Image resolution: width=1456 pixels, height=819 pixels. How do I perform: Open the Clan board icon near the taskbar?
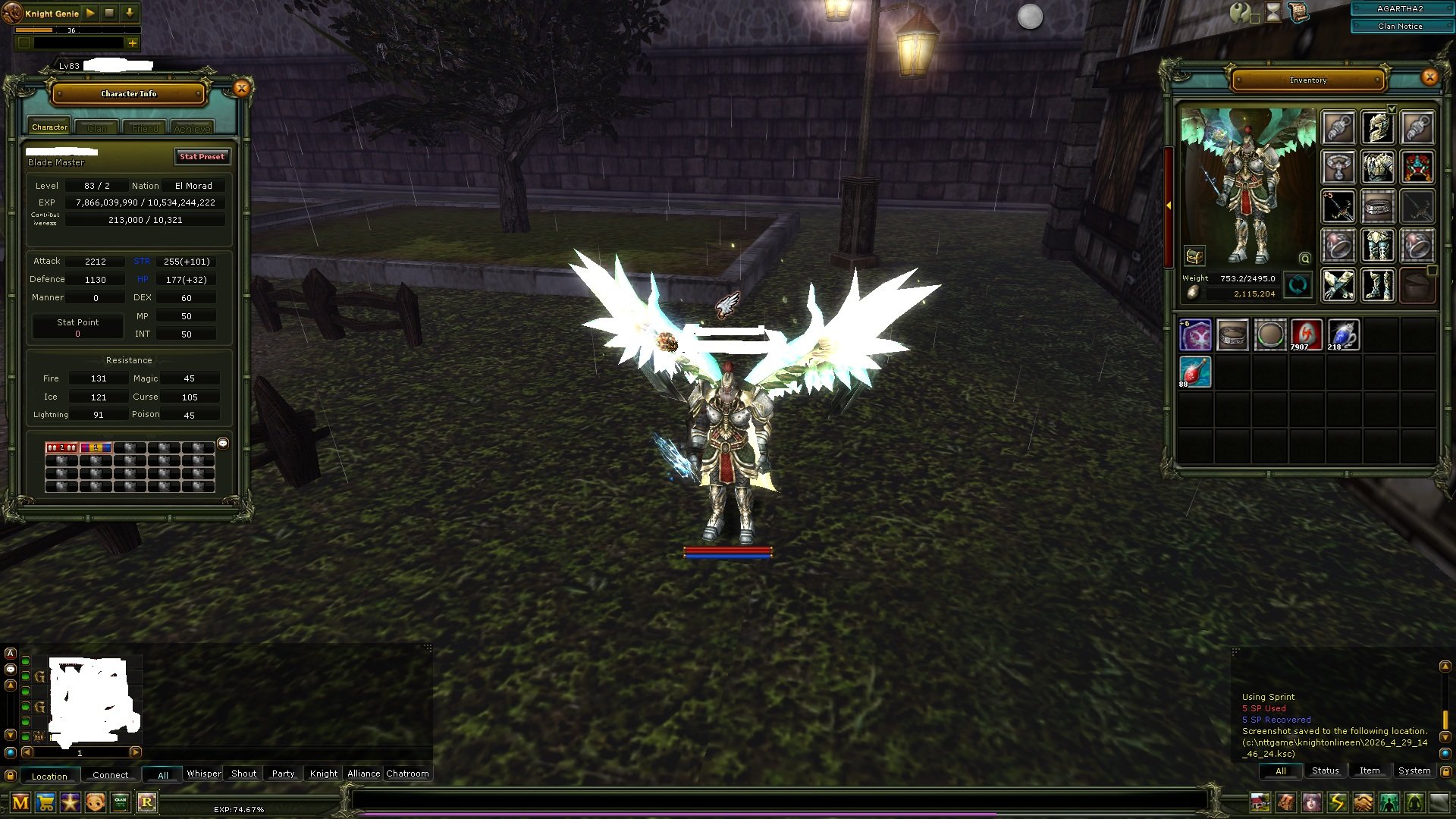click(120, 802)
